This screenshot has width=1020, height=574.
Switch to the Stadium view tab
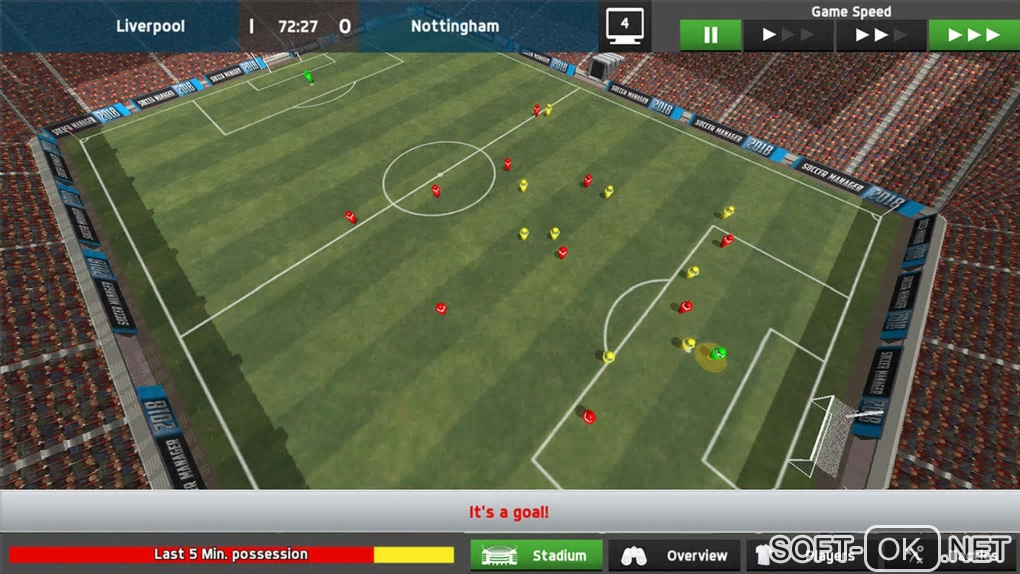click(537, 555)
